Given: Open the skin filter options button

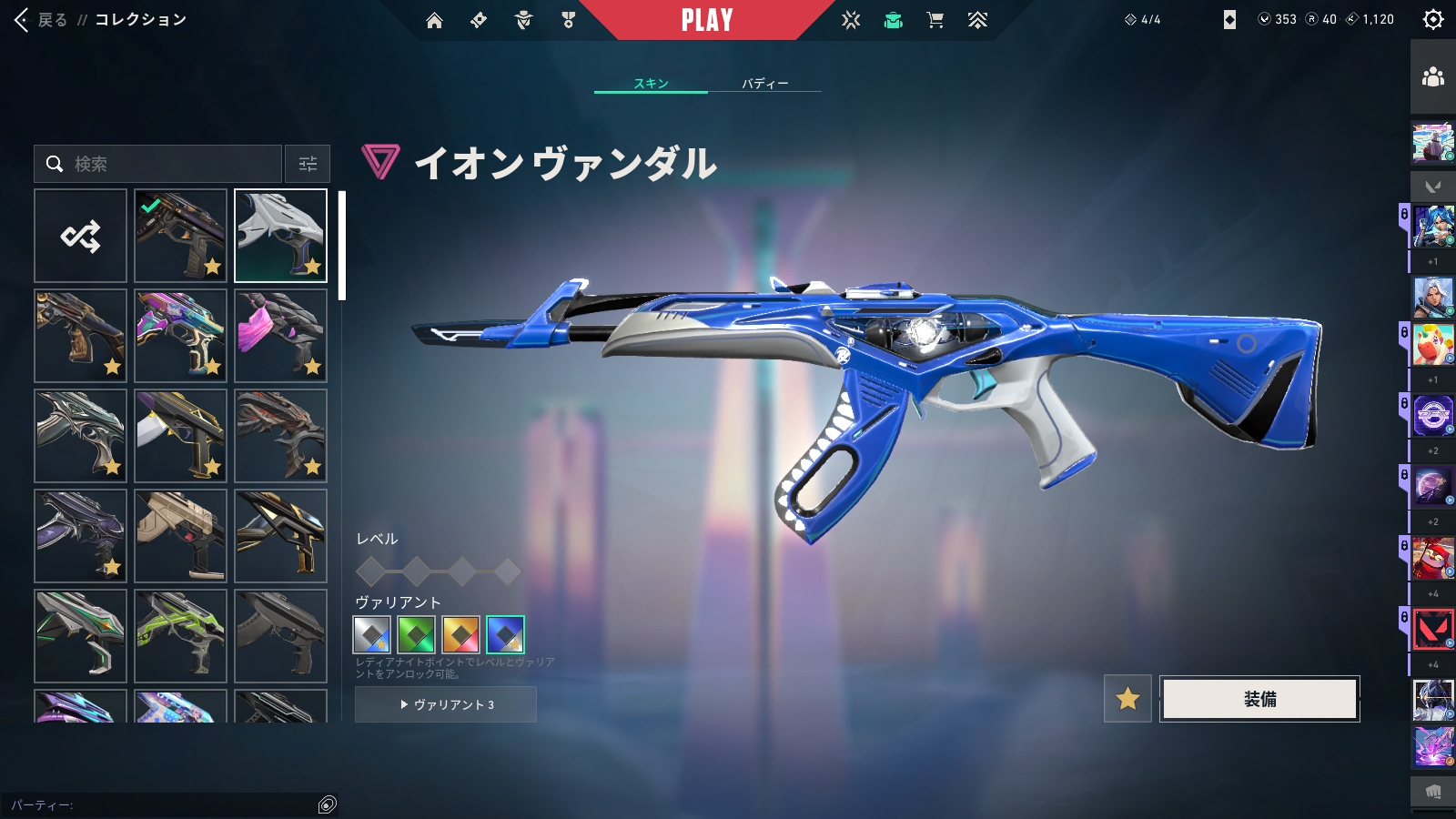Looking at the screenshot, I should click(x=308, y=164).
